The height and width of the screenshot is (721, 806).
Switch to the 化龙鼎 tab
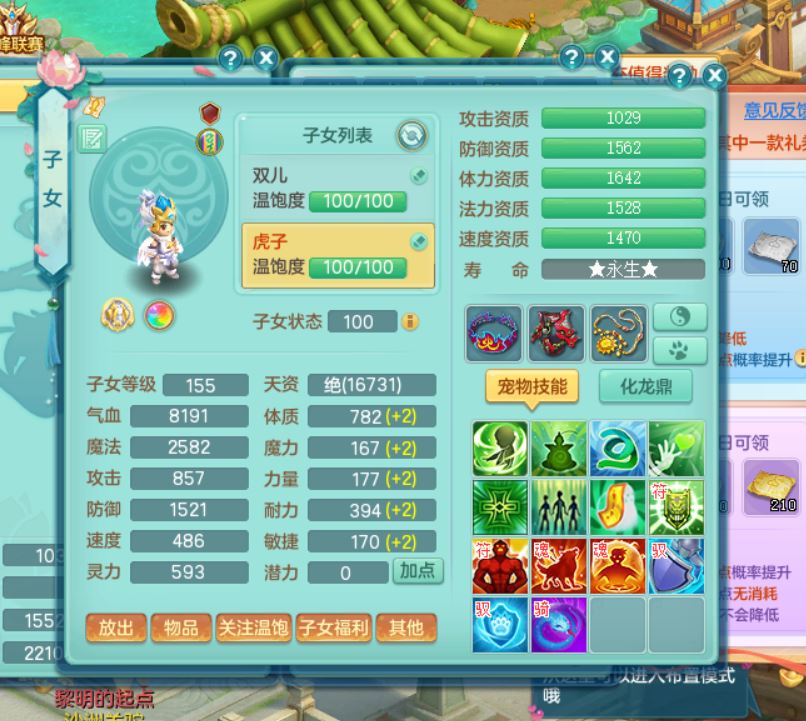[647, 387]
